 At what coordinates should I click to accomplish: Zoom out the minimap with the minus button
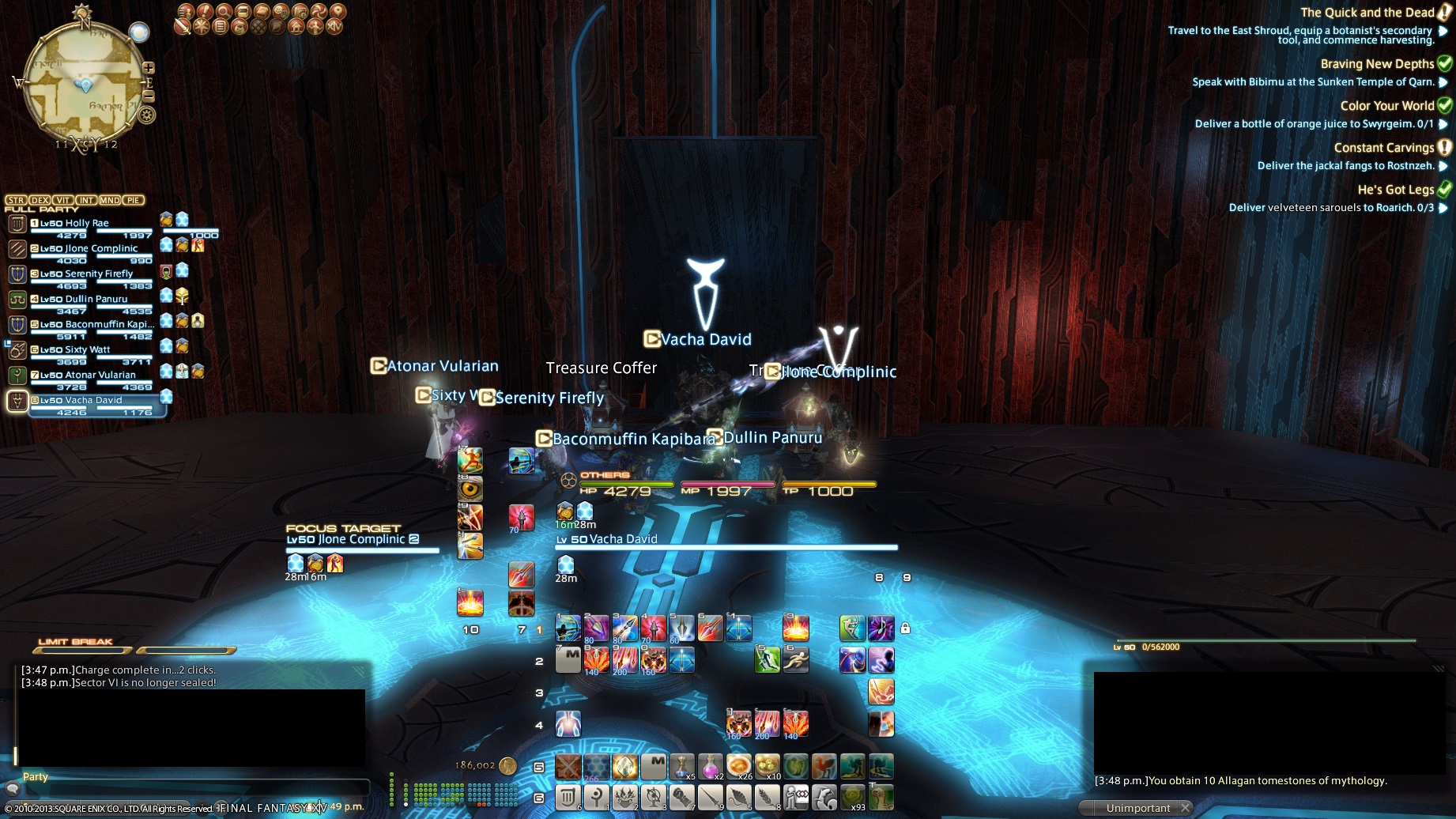pos(148,96)
